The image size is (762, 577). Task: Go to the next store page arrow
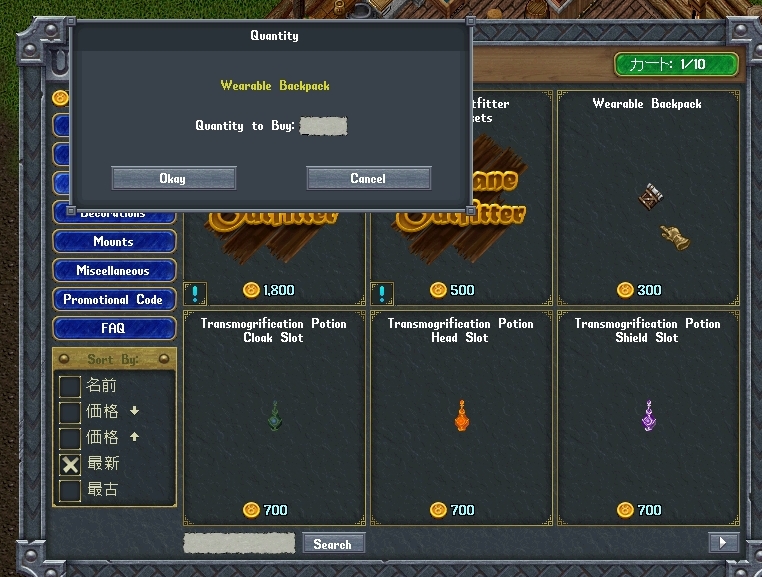click(x=723, y=542)
